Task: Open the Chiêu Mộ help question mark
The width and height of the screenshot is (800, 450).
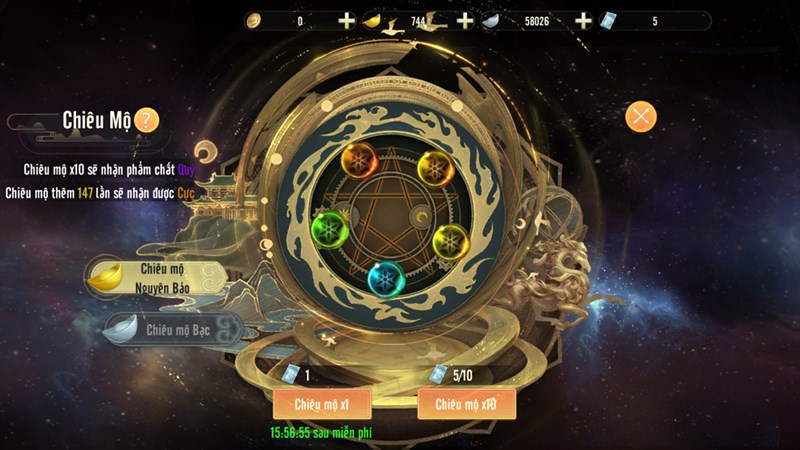Action: pos(146,120)
